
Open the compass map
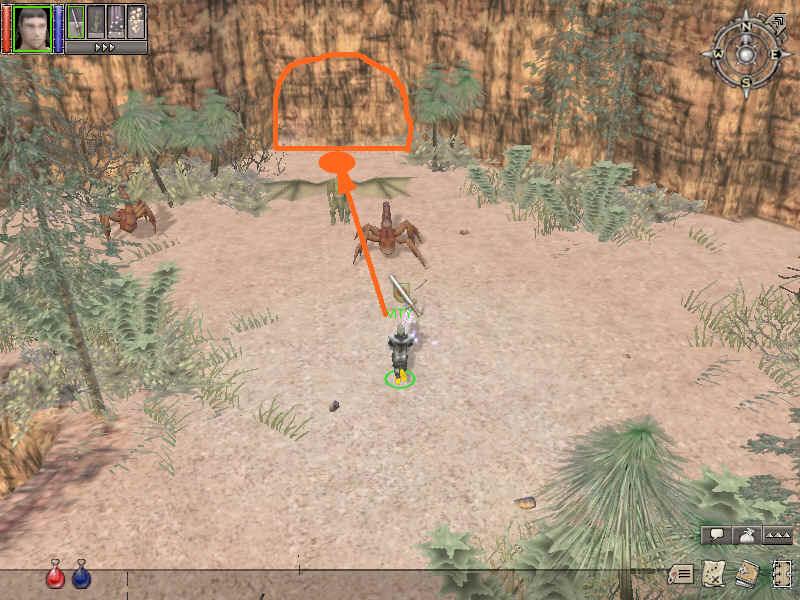pyautogui.click(x=746, y=53)
